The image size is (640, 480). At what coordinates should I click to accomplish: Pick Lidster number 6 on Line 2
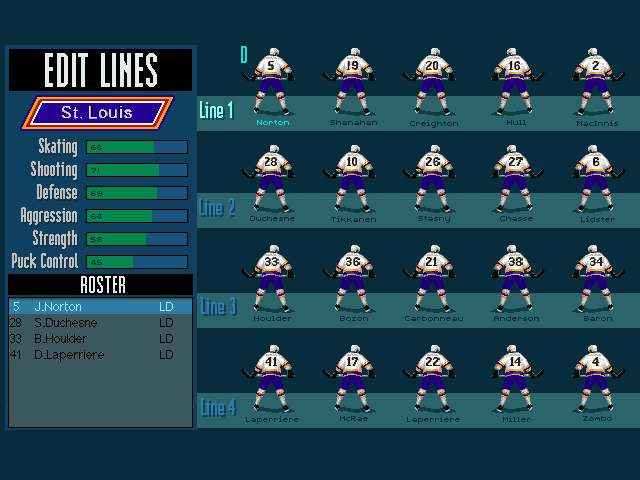[596, 181]
